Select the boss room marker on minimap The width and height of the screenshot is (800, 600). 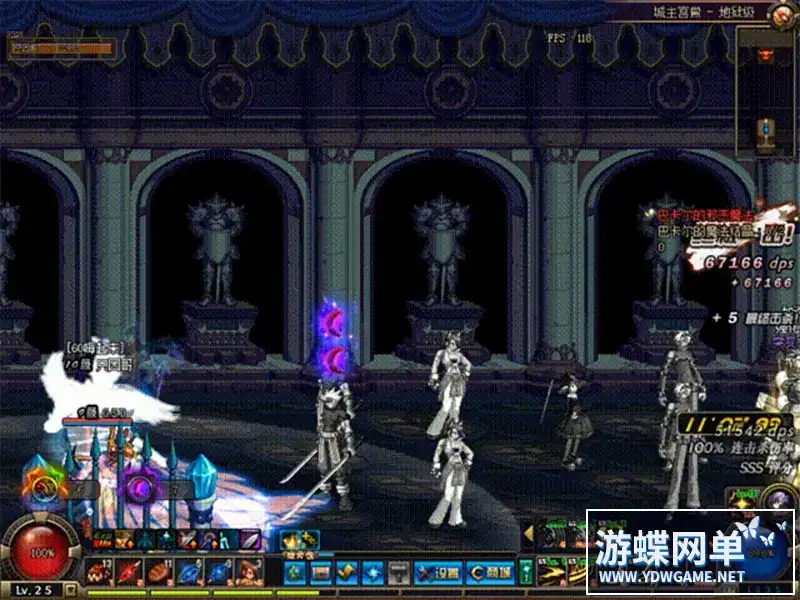766,54
